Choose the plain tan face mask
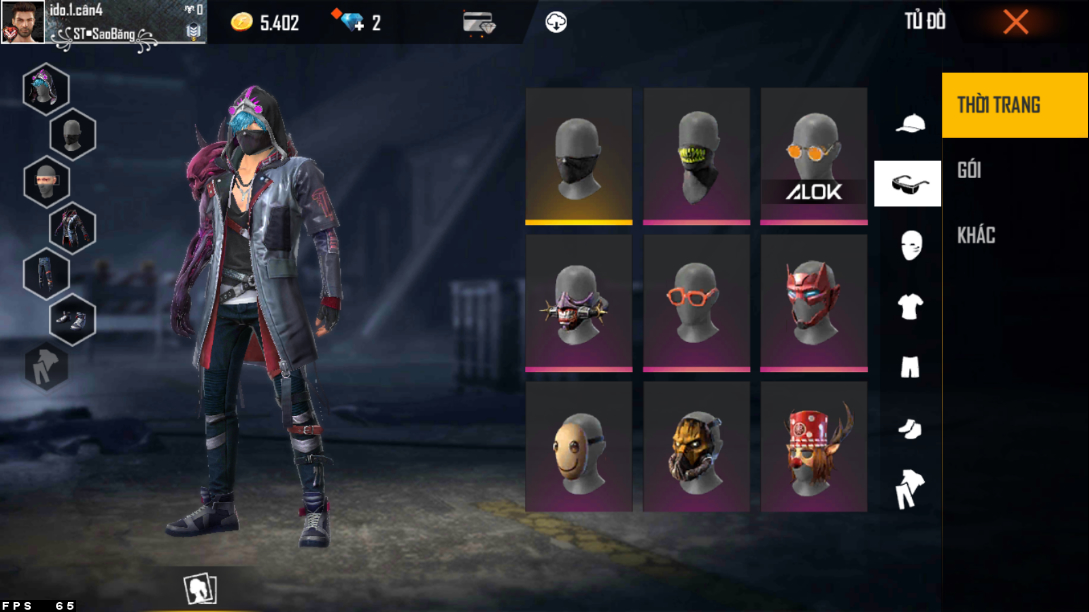The width and height of the screenshot is (1089, 612). [578, 447]
